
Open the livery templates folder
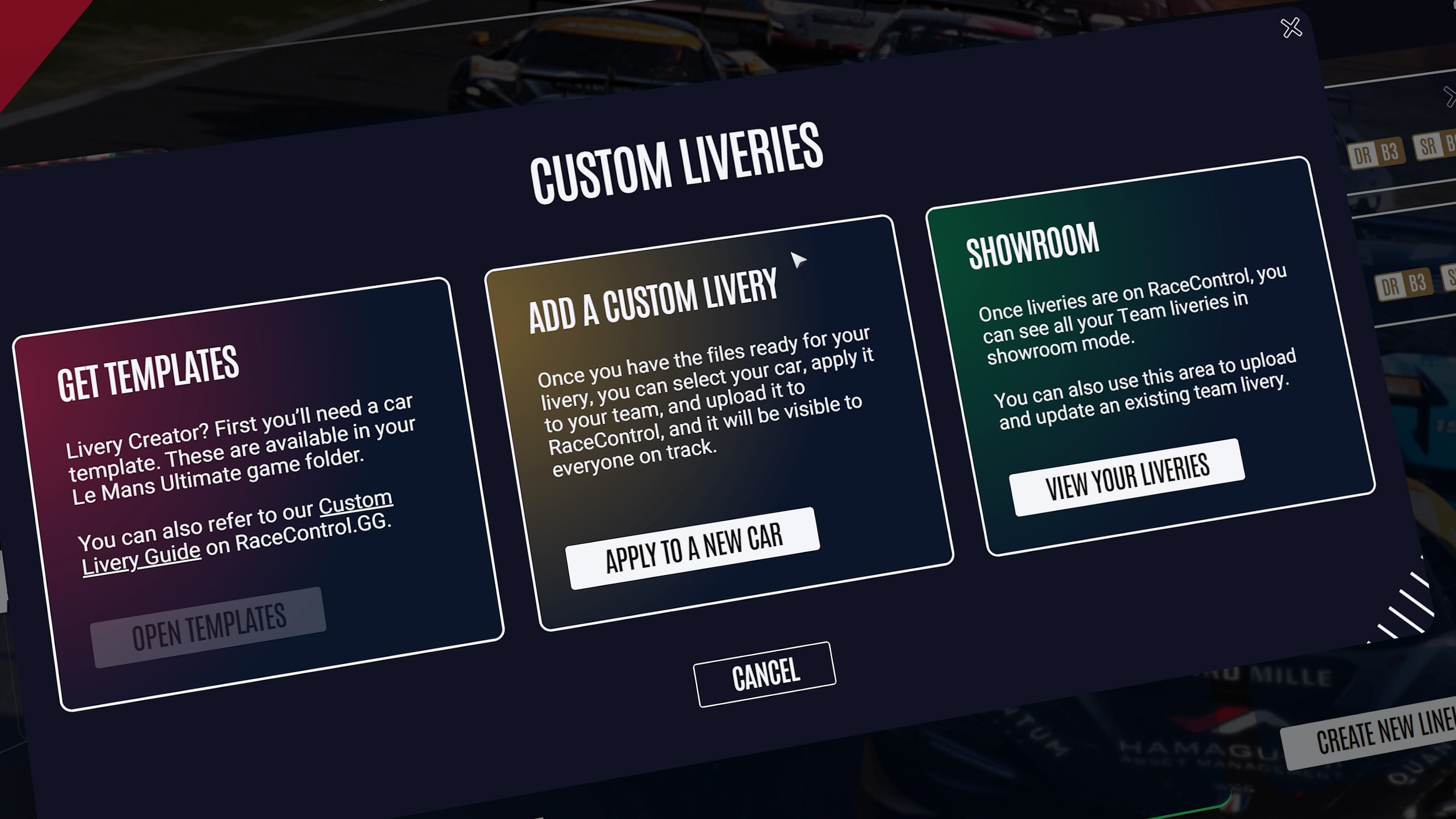(209, 627)
